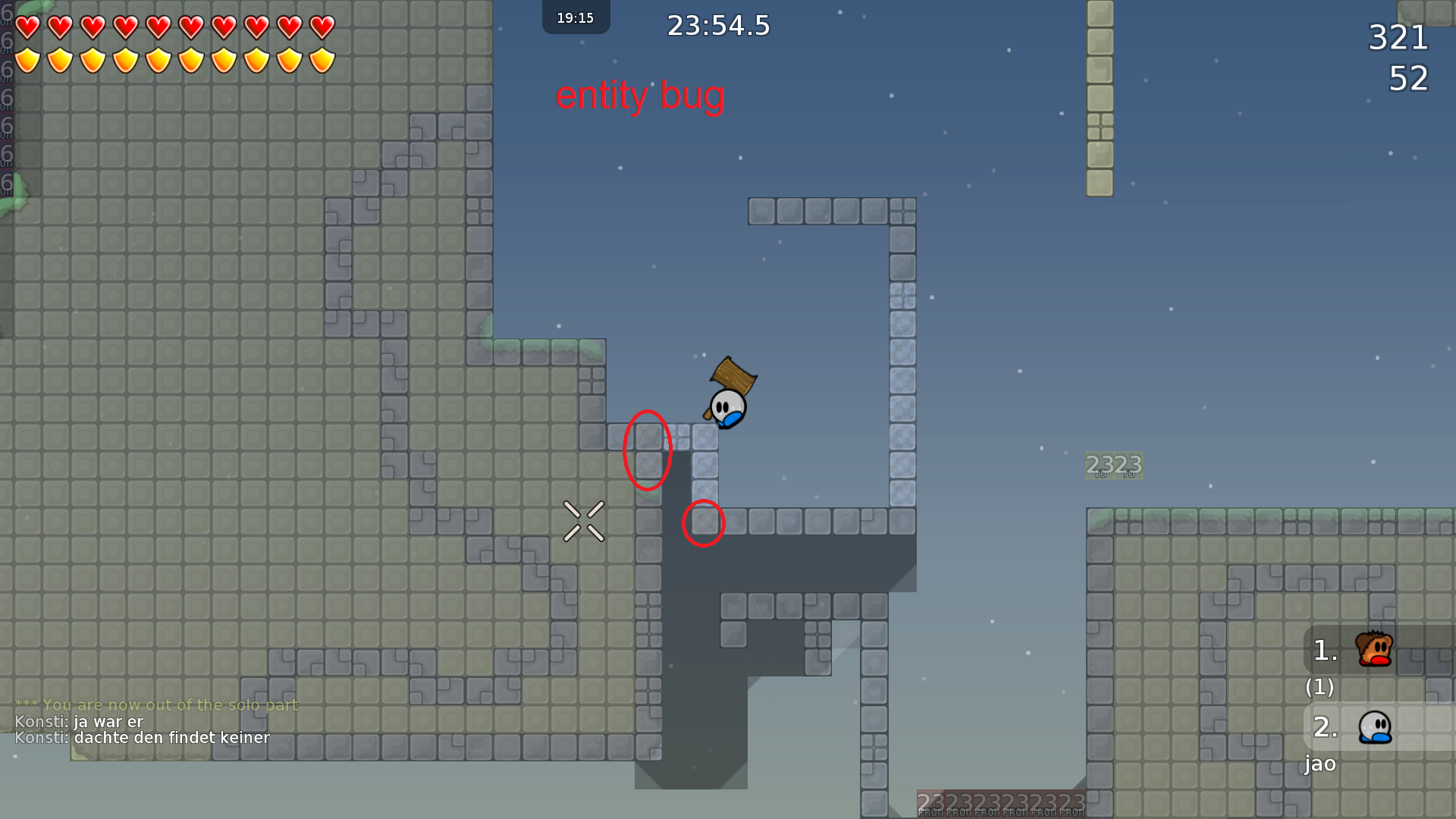Click the last shield in the armor row
Viewport: 1456px width, 819px height.
[321, 59]
